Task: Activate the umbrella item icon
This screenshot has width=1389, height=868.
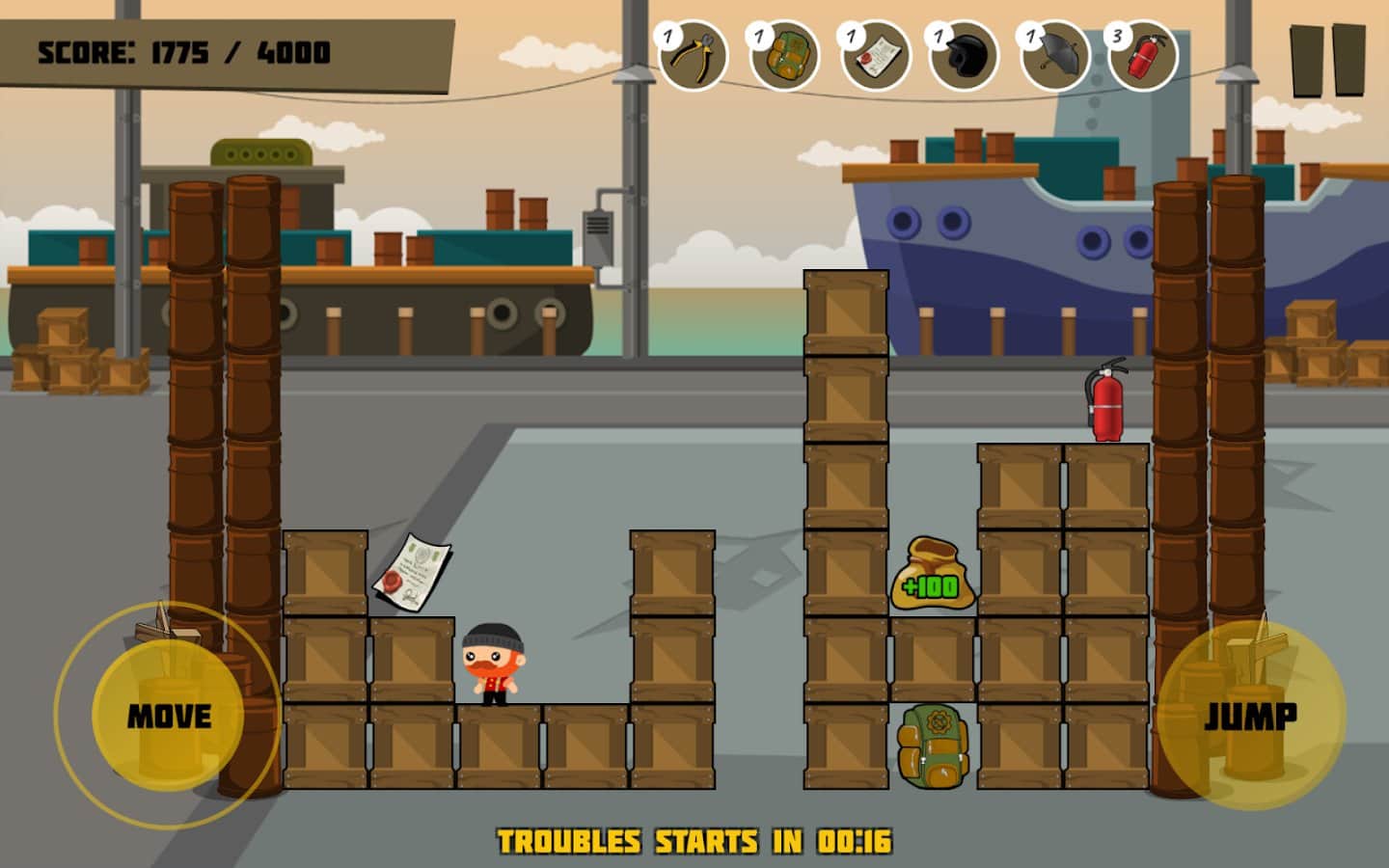Action: tap(1055, 56)
